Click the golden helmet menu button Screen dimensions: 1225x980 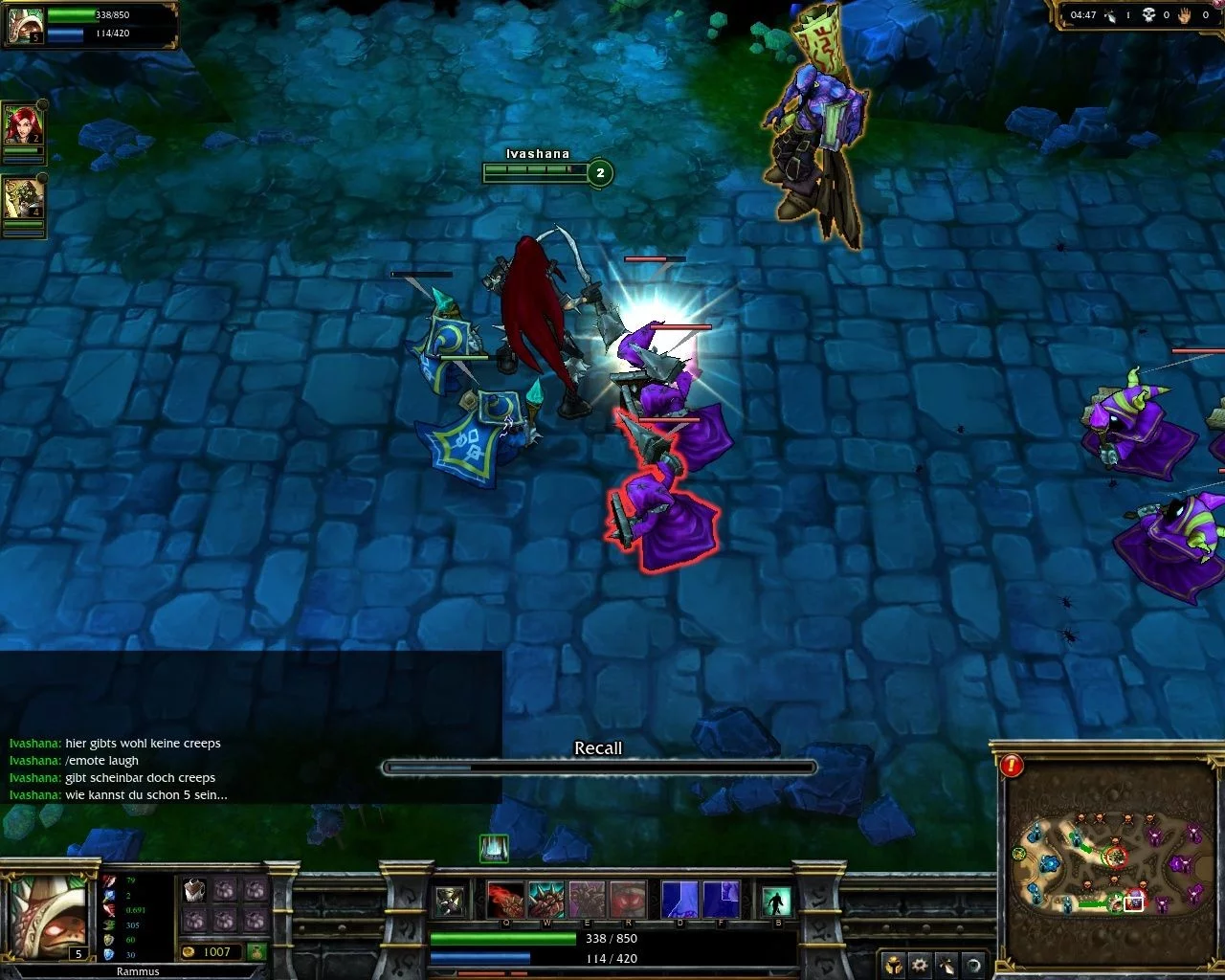893,965
